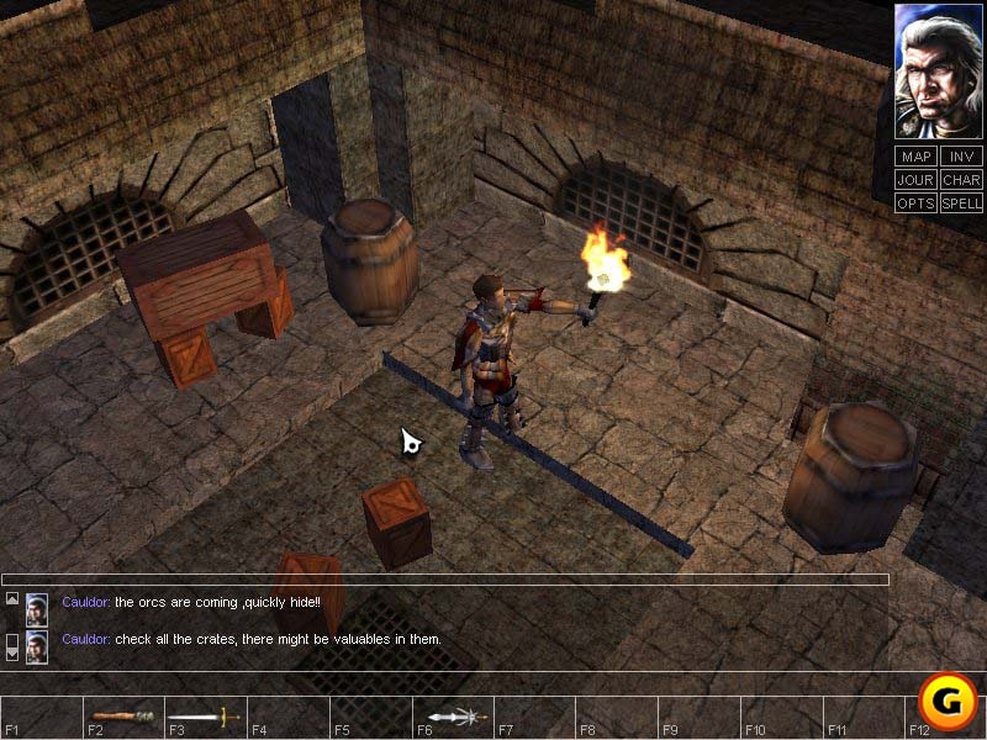The height and width of the screenshot is (740, 987).
Task: Open the SPELL book panel
Action: coord(961,203)
